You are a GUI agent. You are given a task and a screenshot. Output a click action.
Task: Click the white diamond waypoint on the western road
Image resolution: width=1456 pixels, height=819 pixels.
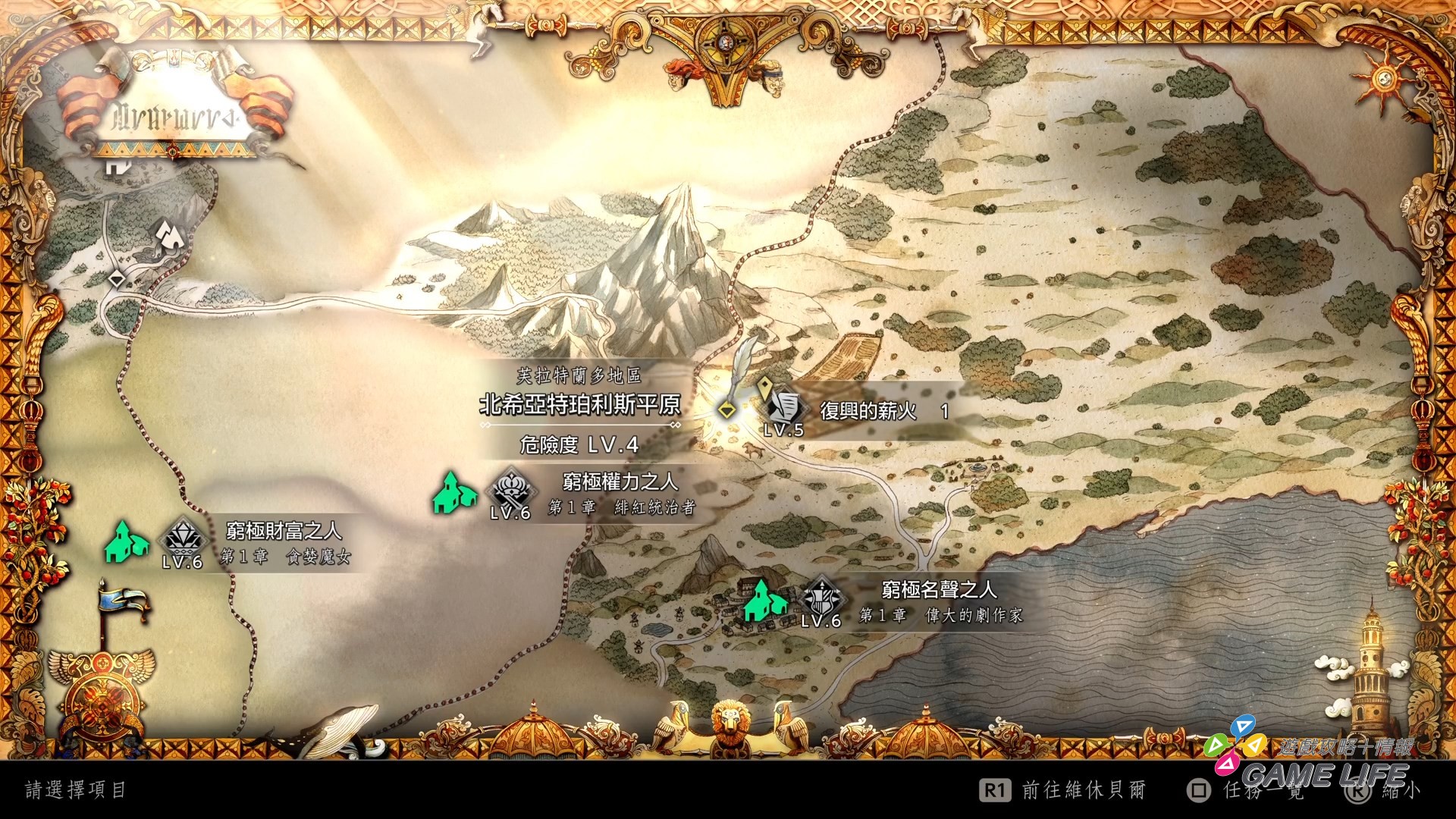pyautogui.click(x=116, y=280)
